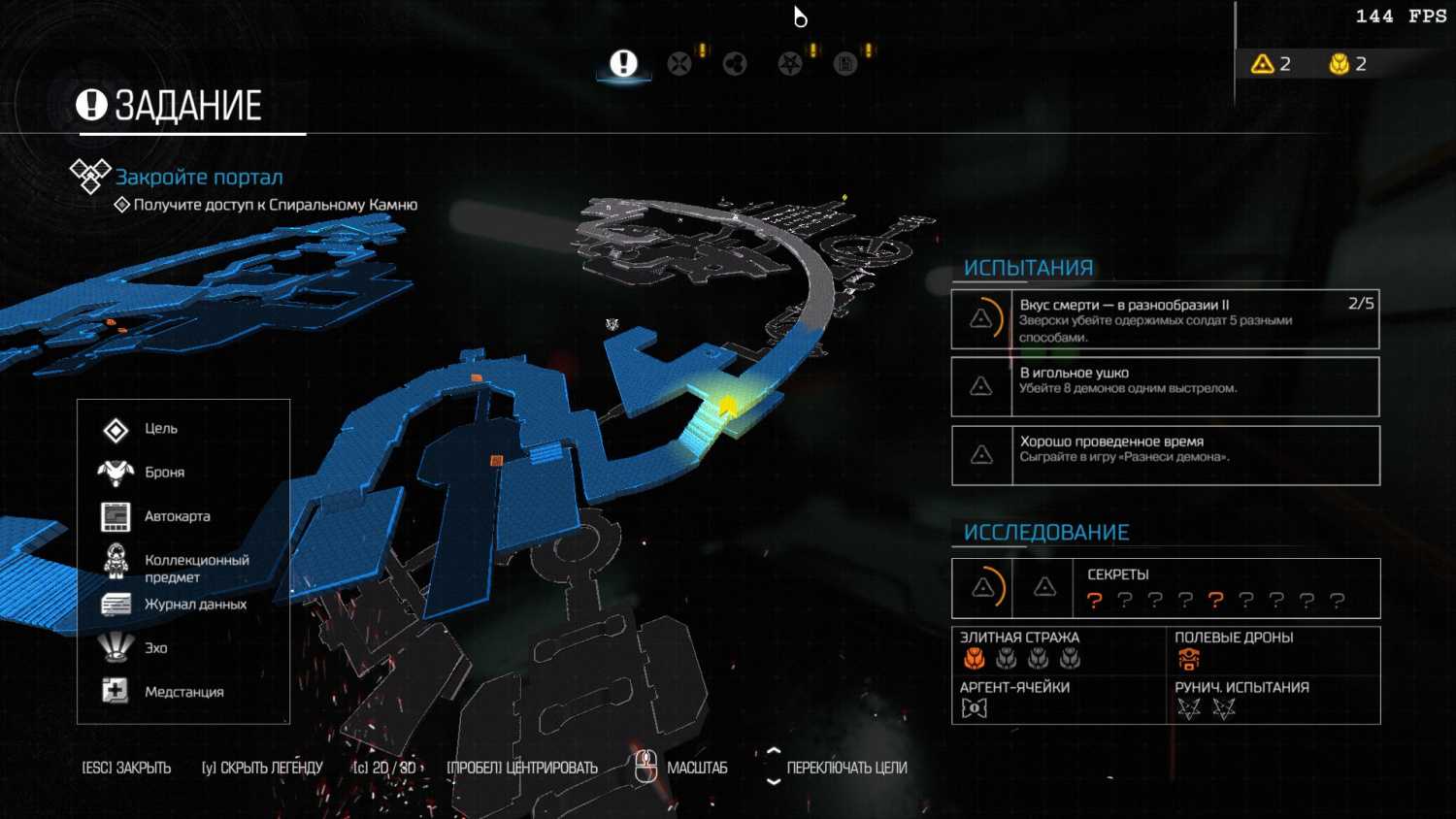The image size is (1456, 819).
Task: Select the "Цель" legend entry
Action: pos(160,429)
